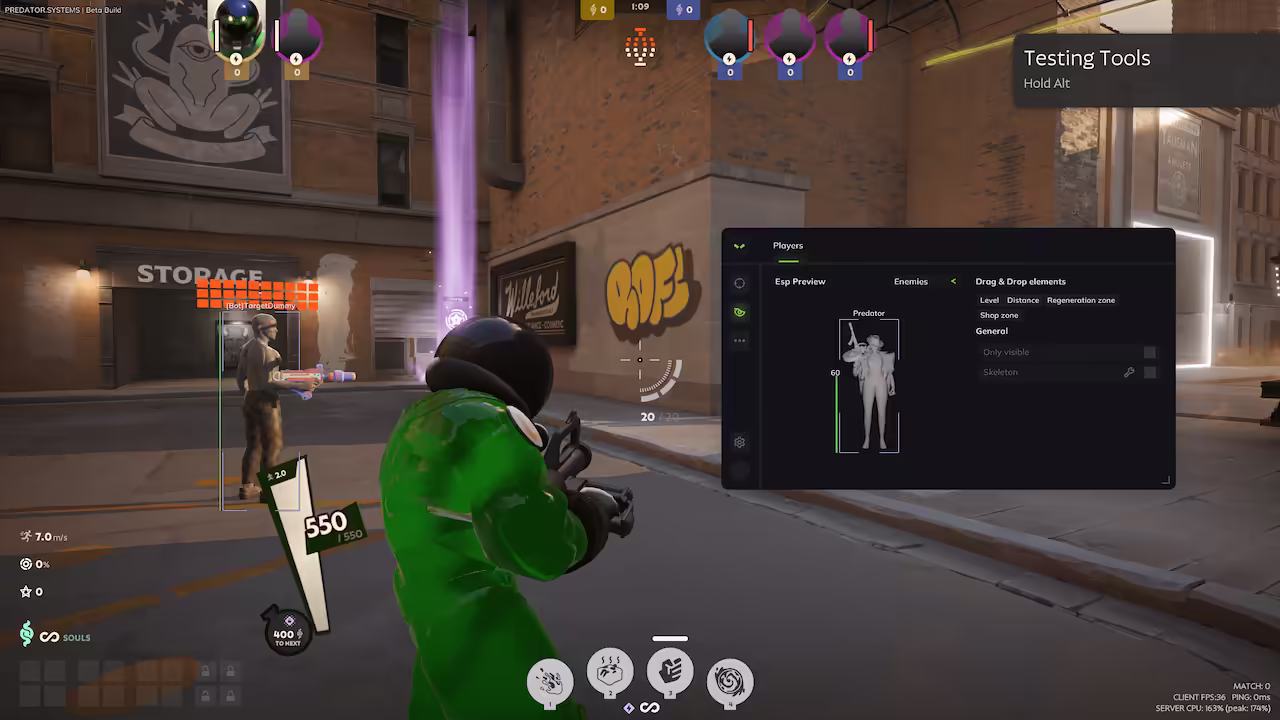The image size is (1280, 720).
Task: Select ability 3 fist icon on hotbar
Action: click(670, 672)
